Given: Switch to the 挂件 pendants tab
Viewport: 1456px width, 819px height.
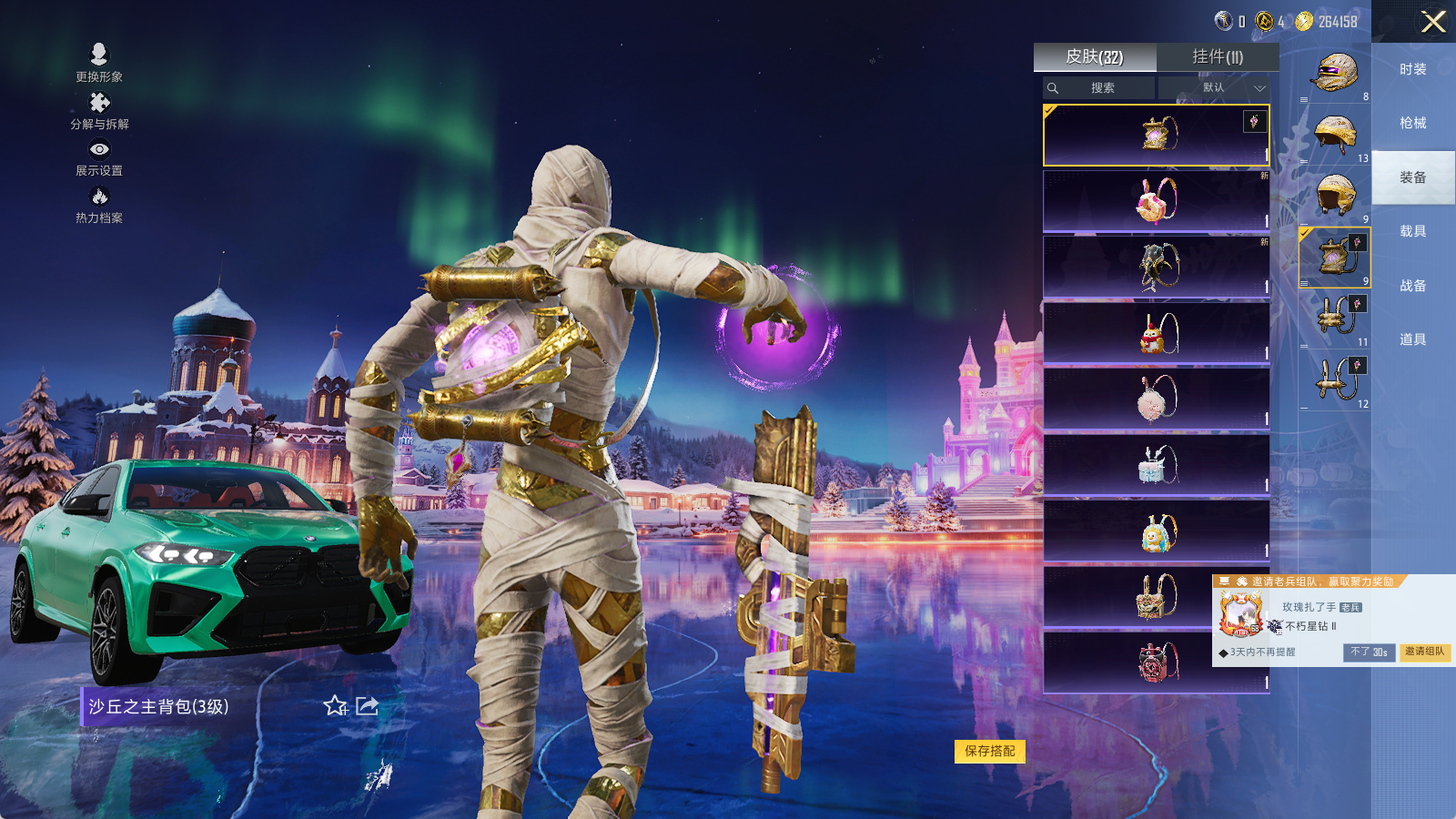Looking at the screenshot, I should [x=1218, y=57].
